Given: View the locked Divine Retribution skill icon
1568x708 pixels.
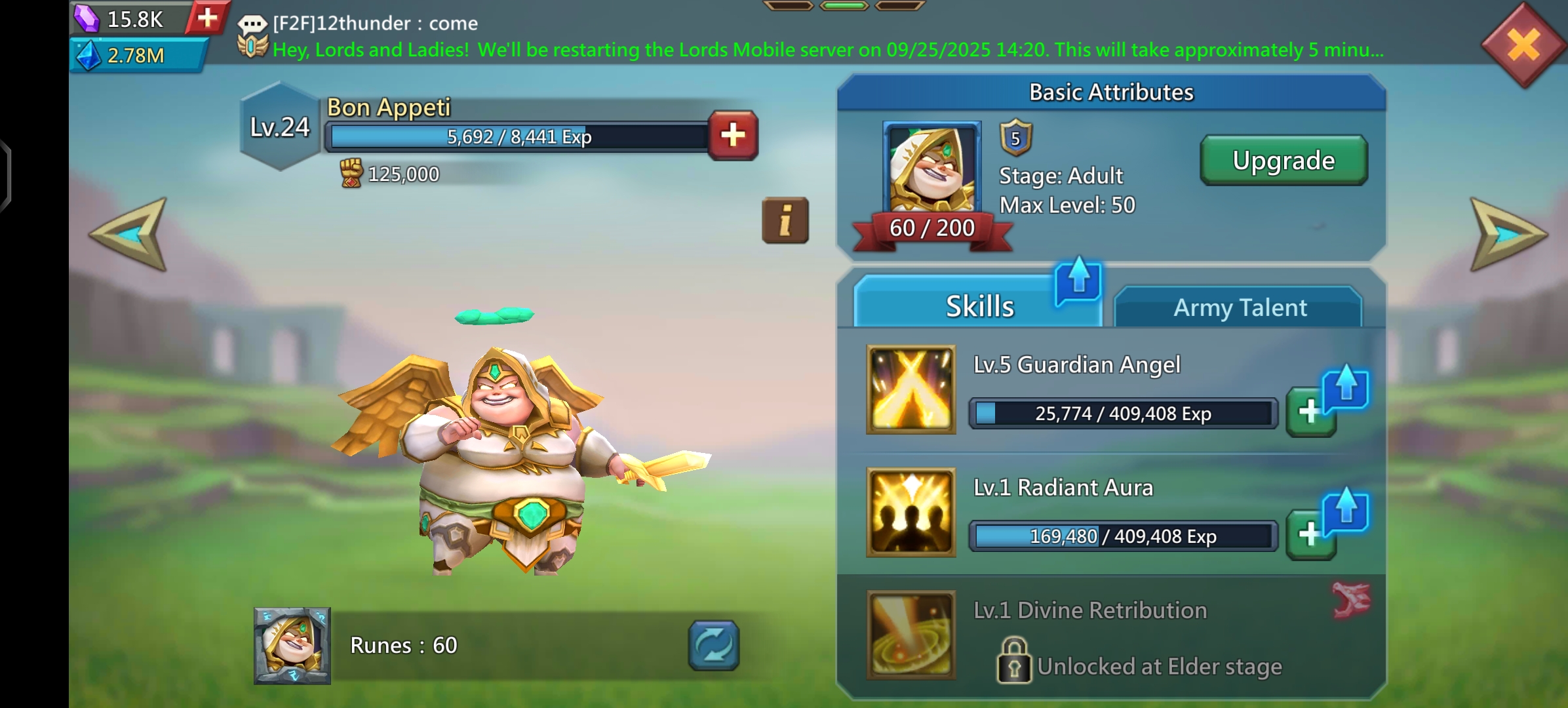Looking at the screenshot, I should [x=911, y=635].
